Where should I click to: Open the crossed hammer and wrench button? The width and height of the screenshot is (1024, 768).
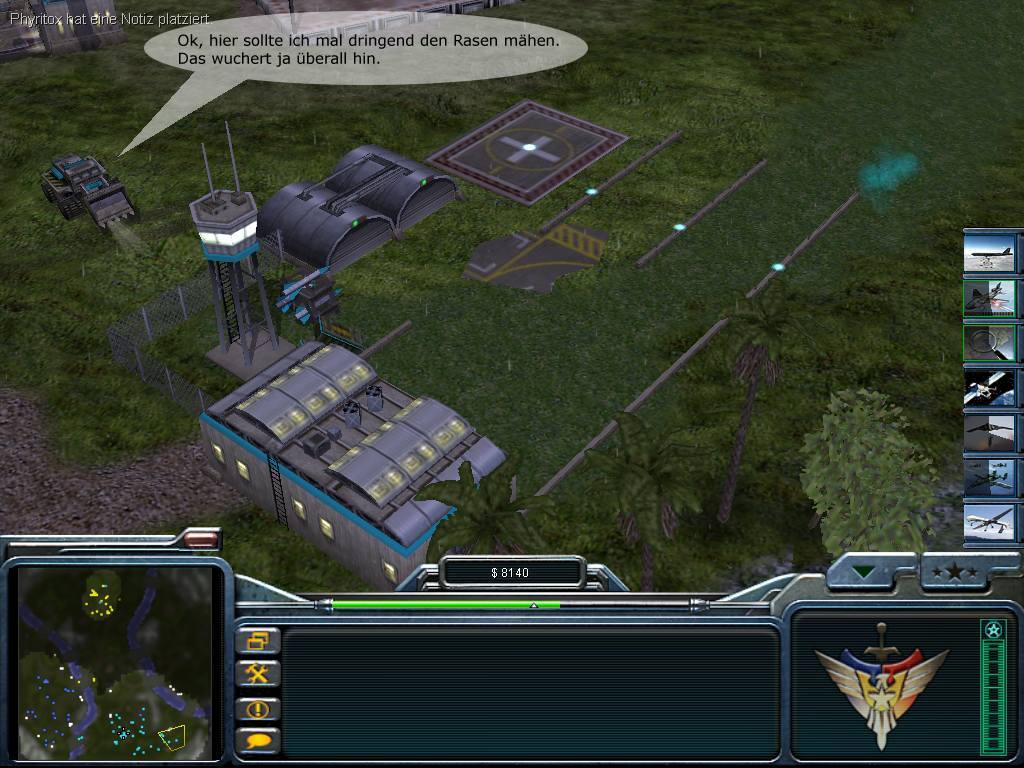(258, 674)
